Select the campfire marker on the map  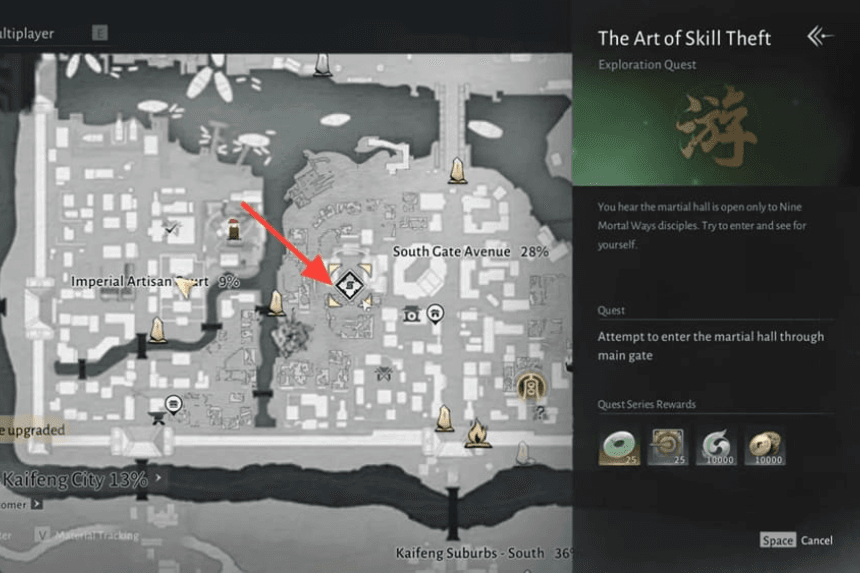477,431
